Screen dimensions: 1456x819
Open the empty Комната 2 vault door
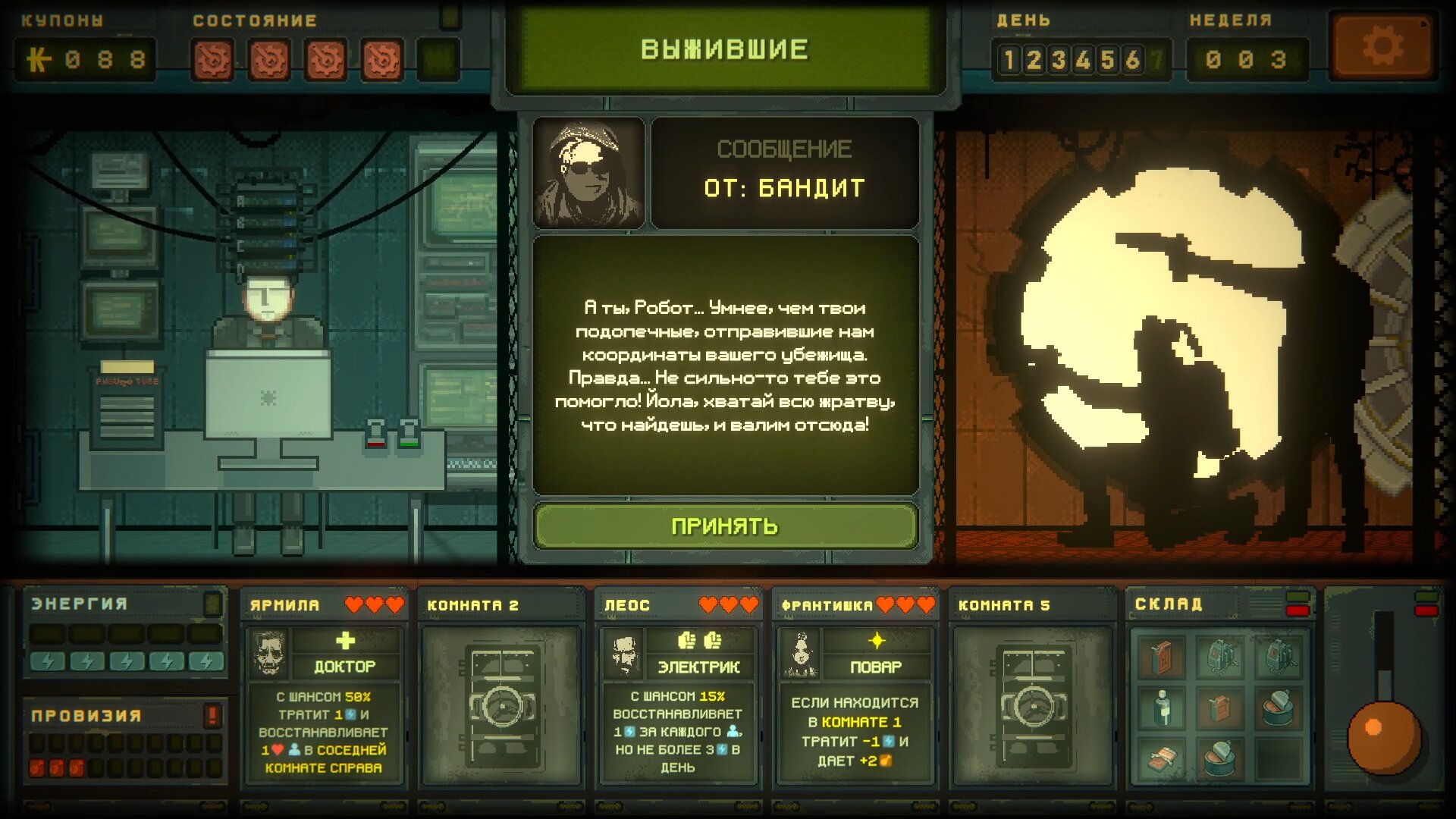501,705
